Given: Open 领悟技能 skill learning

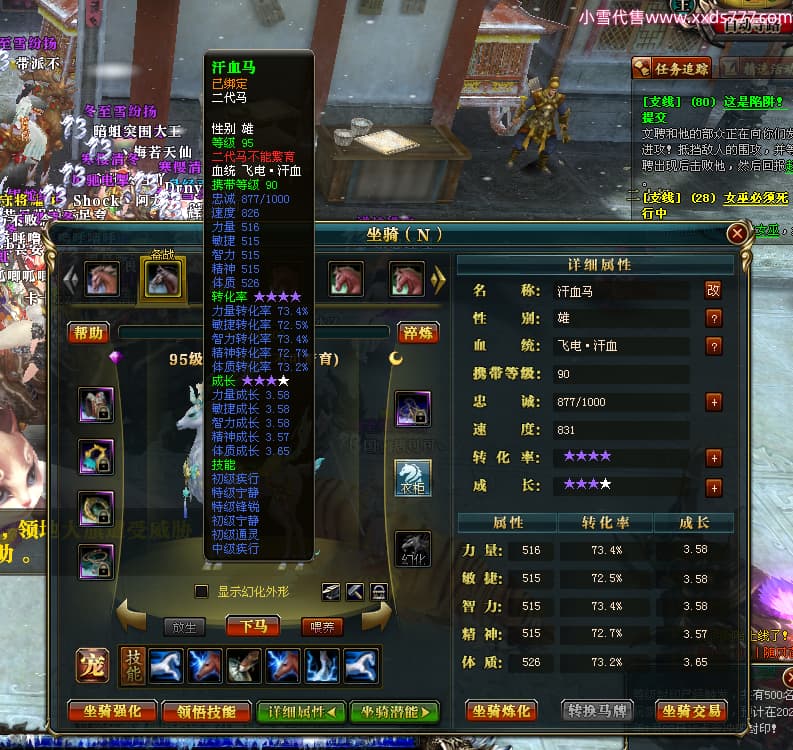Looking at the screenshot, I should pos(207,712).
